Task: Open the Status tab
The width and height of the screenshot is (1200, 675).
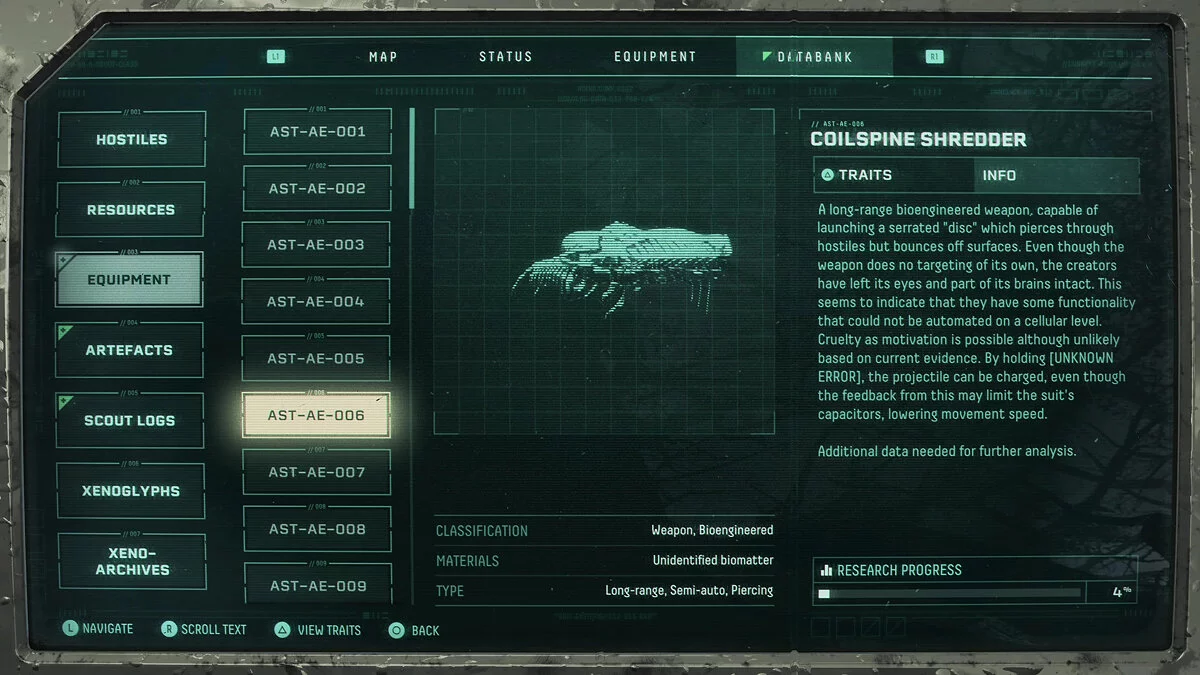Action: [x=505, y=57]
